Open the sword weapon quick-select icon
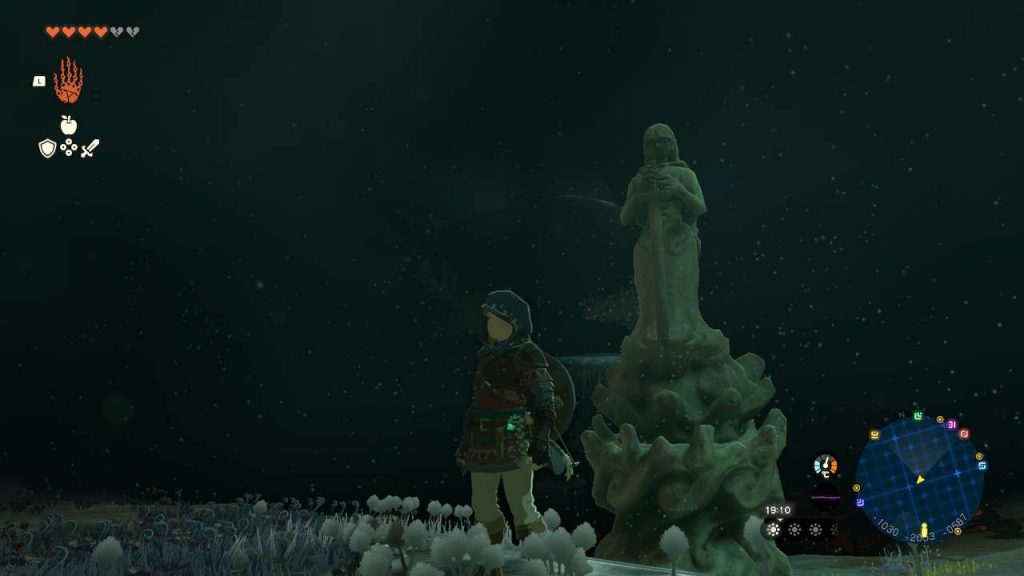The height and width of the screenshot is (576, 1024). click(90, 148)
